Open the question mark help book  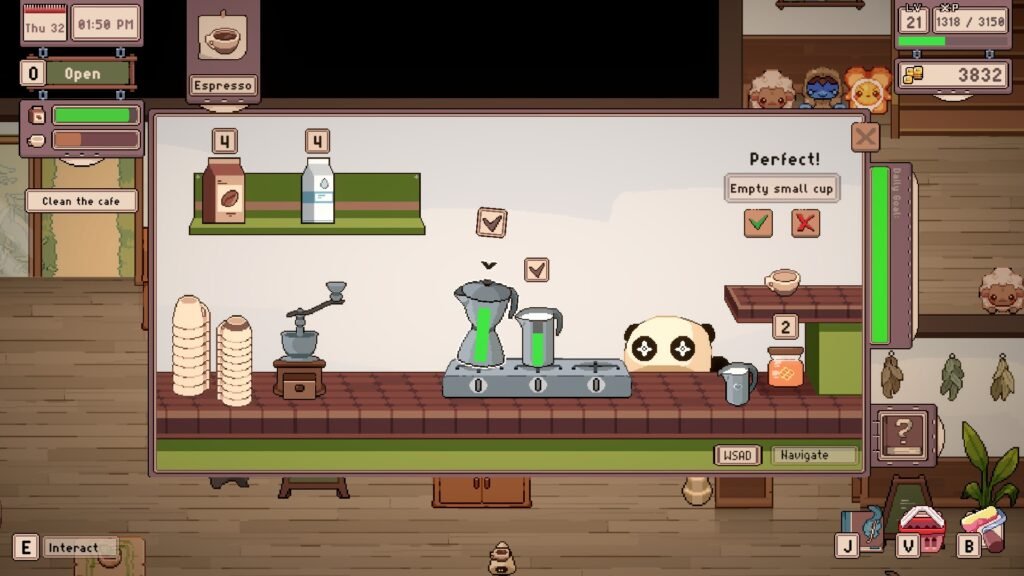point(902,434)
